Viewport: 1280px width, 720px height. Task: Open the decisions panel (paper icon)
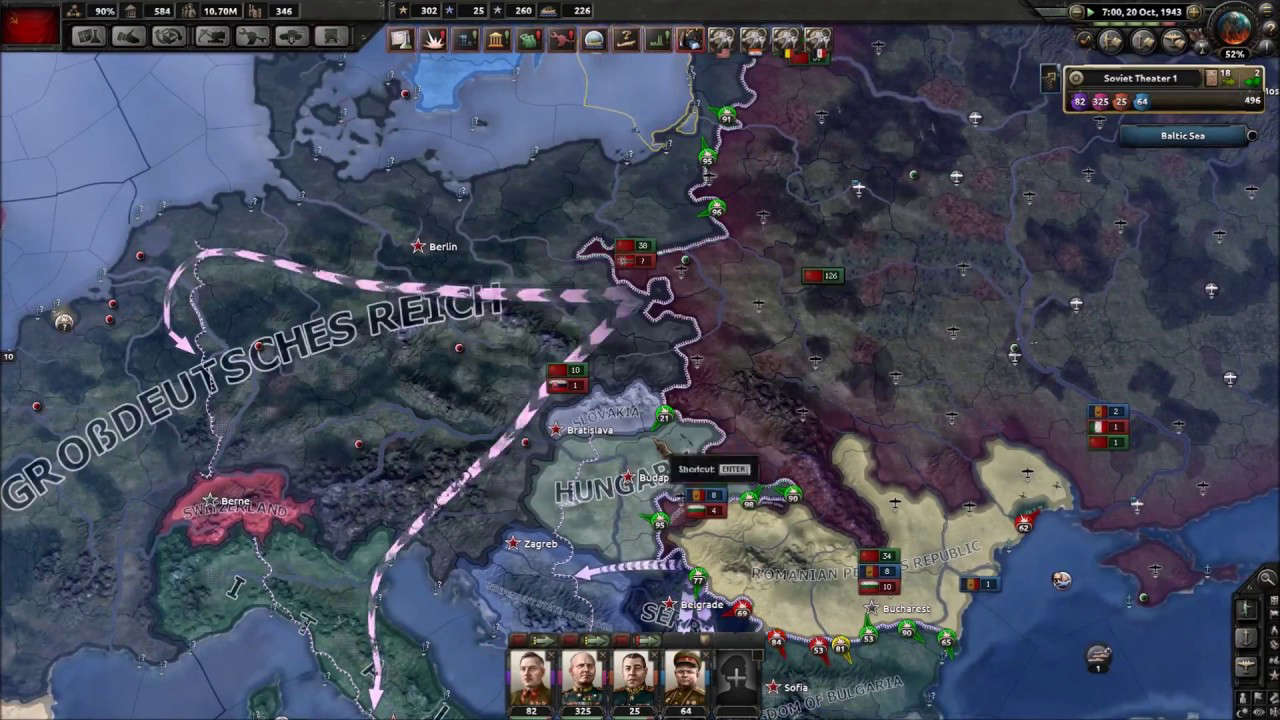click(401, 38)
